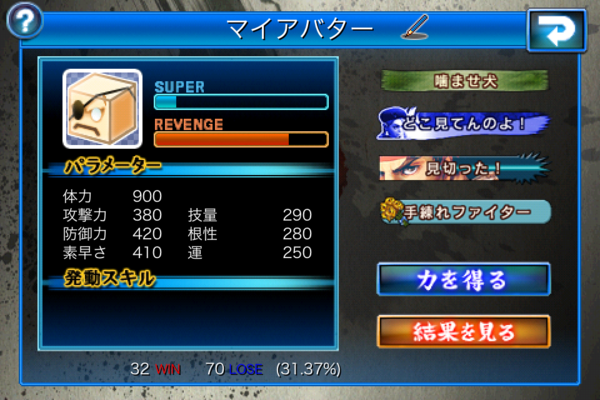Click the blue 力を得る button

tap(463, 279)
